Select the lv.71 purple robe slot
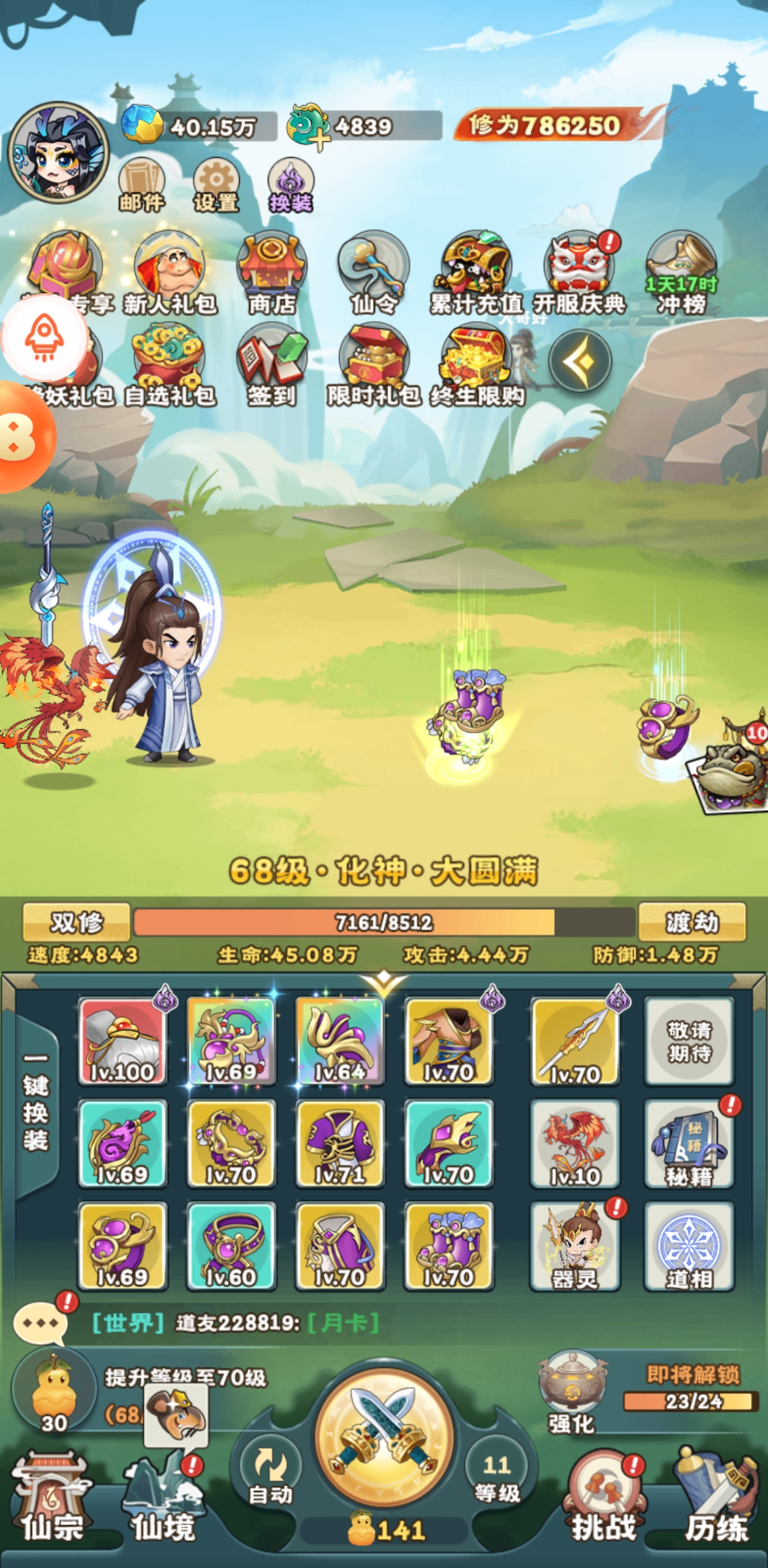768x1568 pixels. click(340, 1143)
